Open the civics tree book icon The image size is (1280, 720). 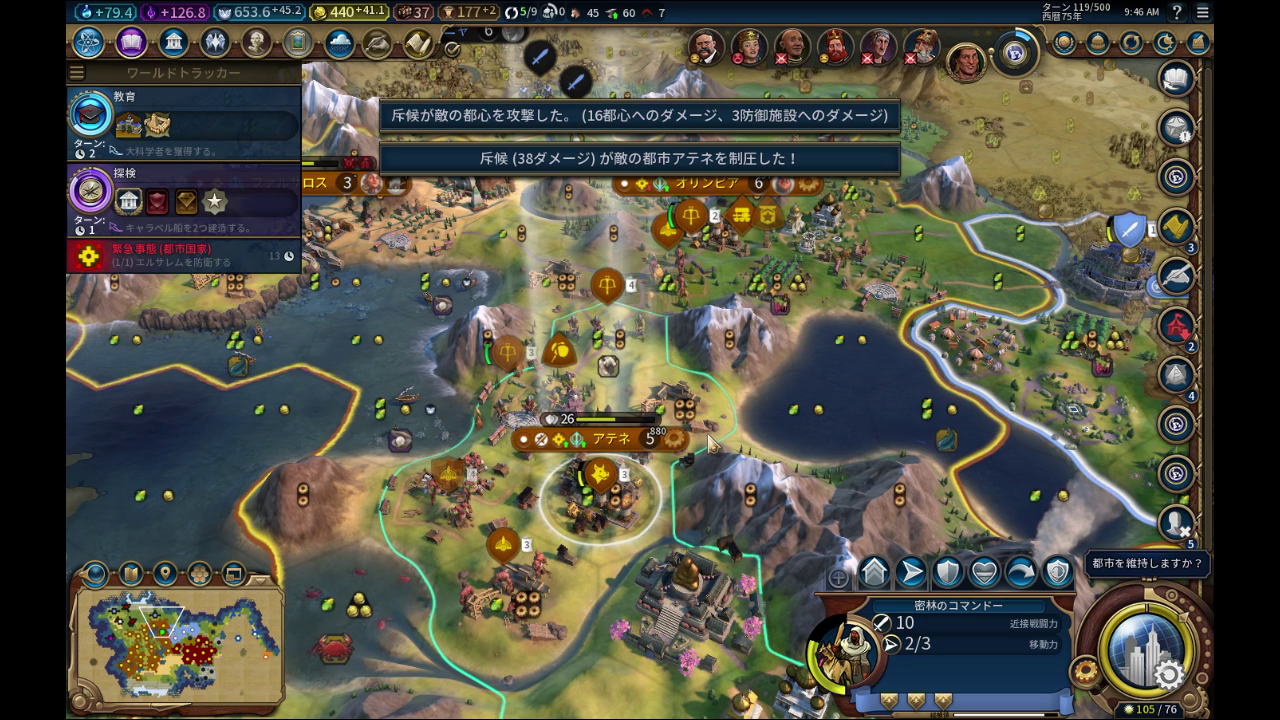(x=131, y=43)
